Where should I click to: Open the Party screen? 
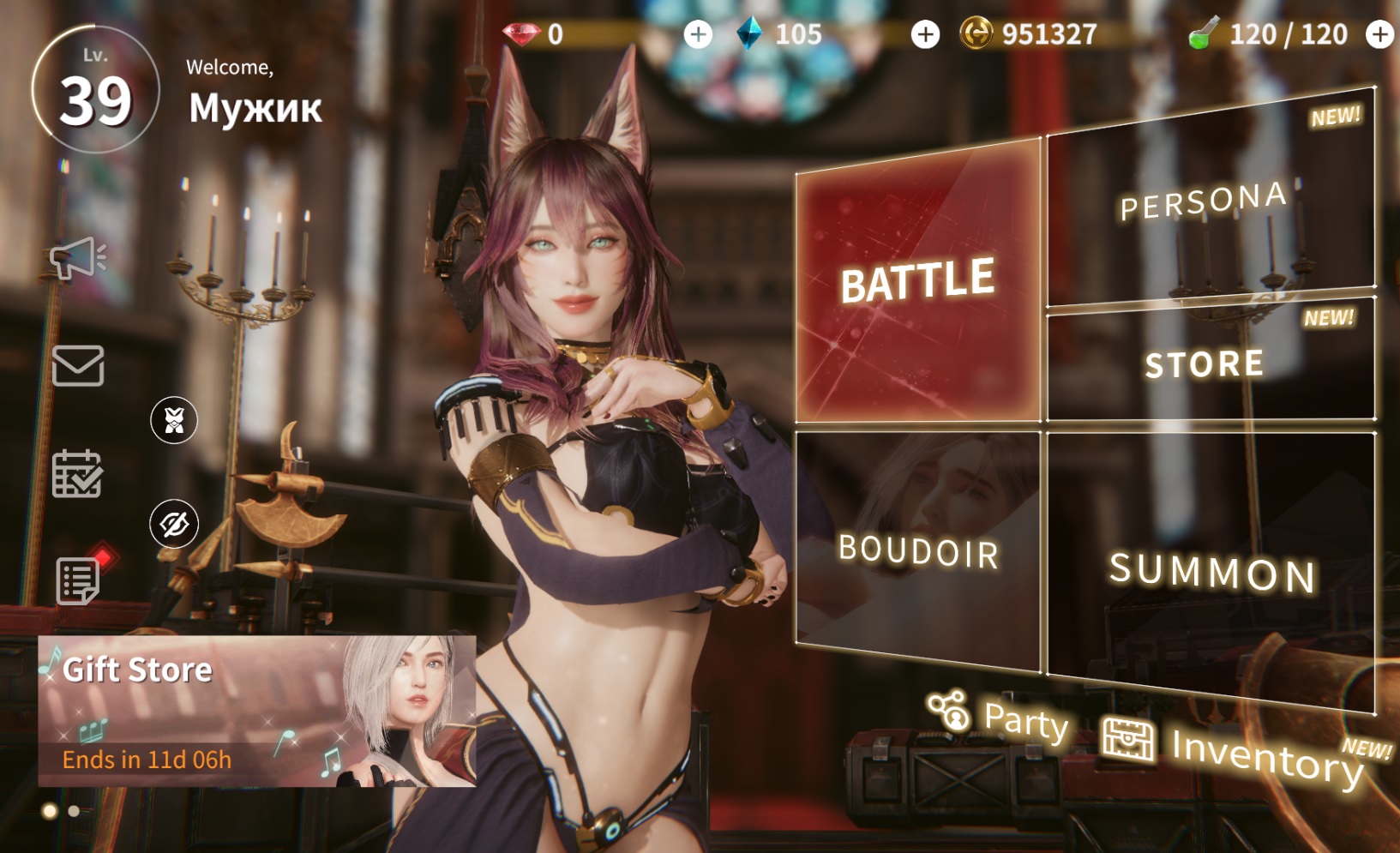click(x=1000, y=718)
